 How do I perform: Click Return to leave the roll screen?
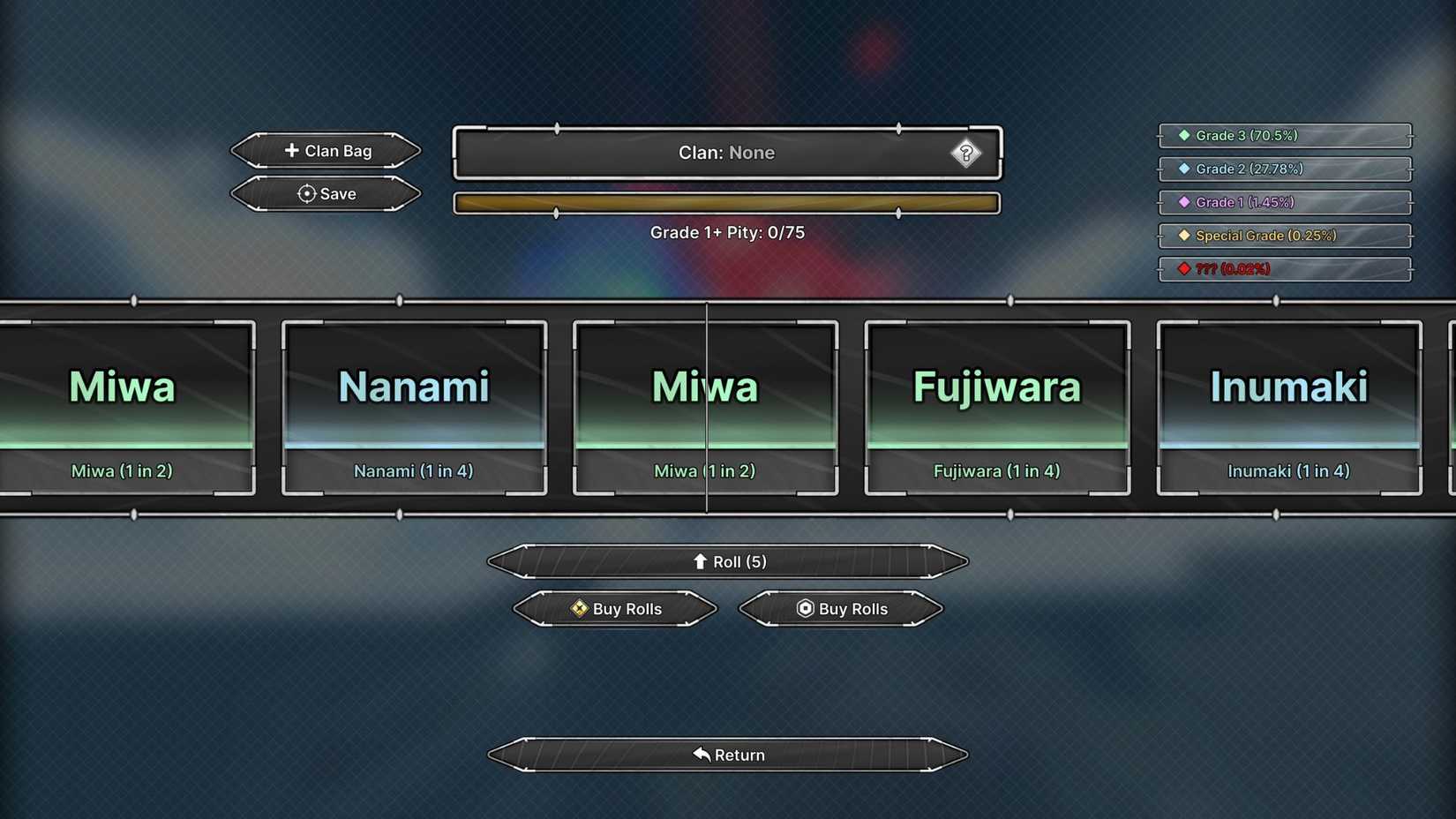point(727,755)
